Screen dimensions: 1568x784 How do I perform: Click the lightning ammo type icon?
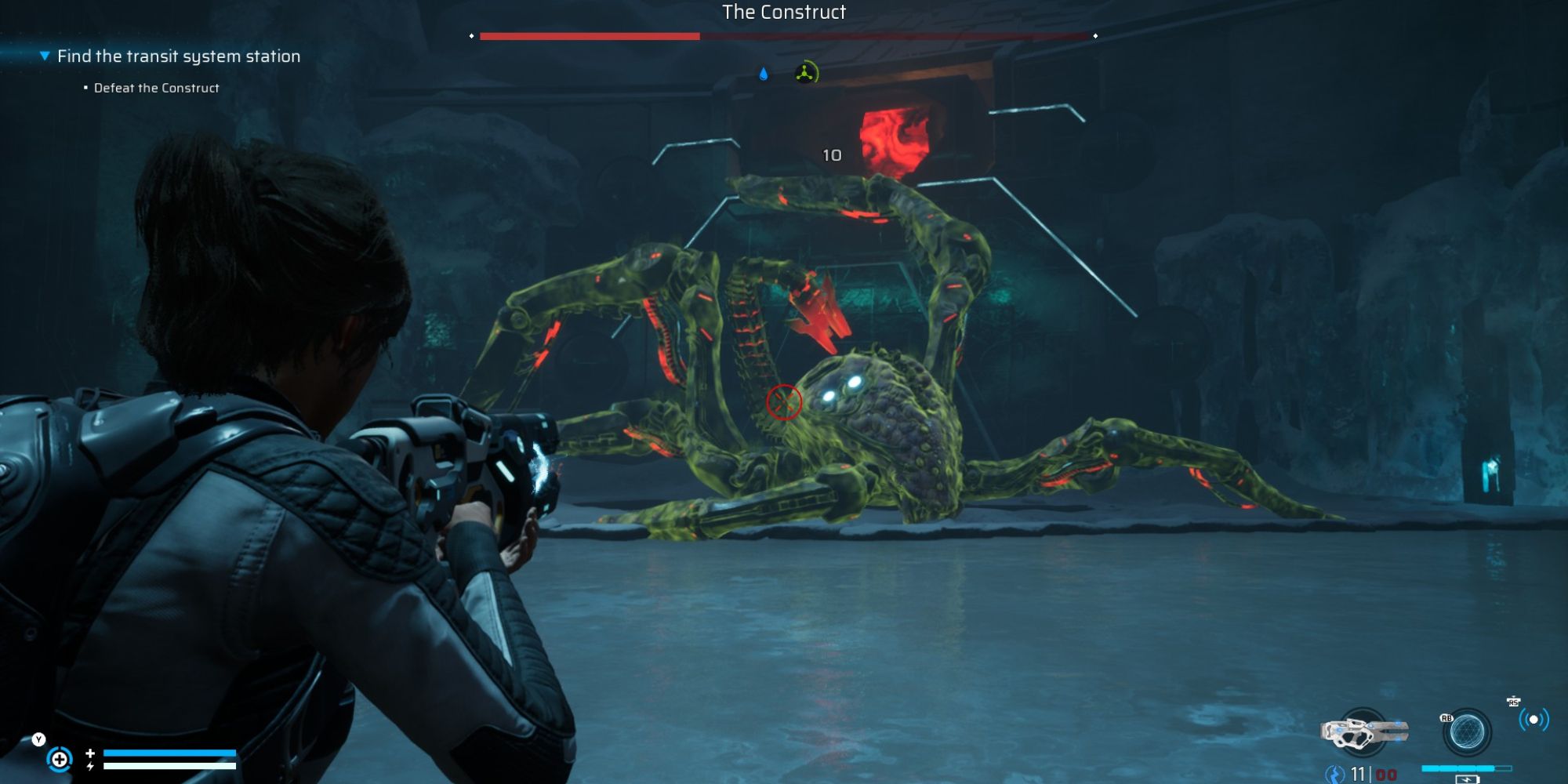click(x=1334, y=775)
